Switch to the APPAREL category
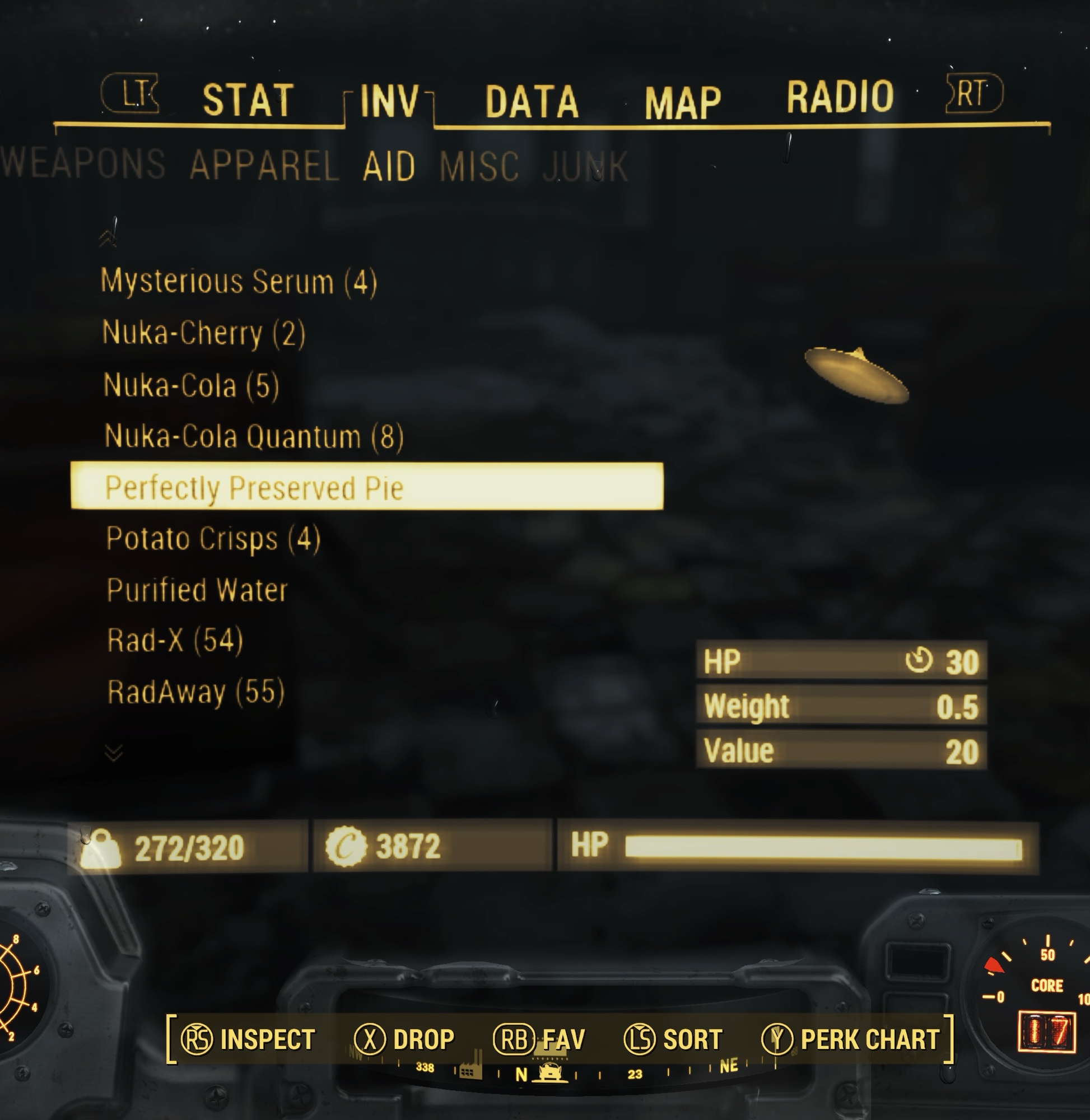Viewport: 1090px width, 1120px height. point(264,165)
